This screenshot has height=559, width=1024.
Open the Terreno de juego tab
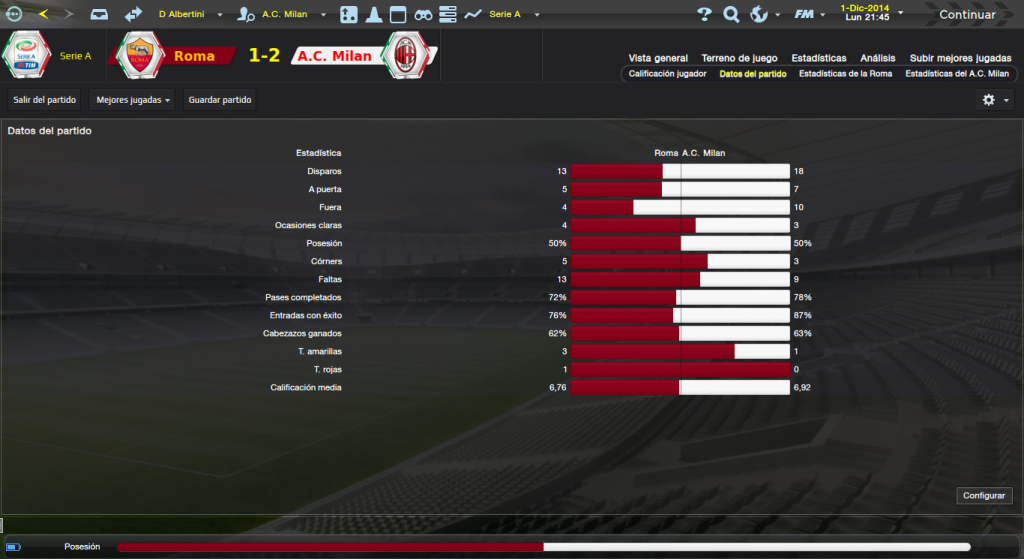click(739, 58)
